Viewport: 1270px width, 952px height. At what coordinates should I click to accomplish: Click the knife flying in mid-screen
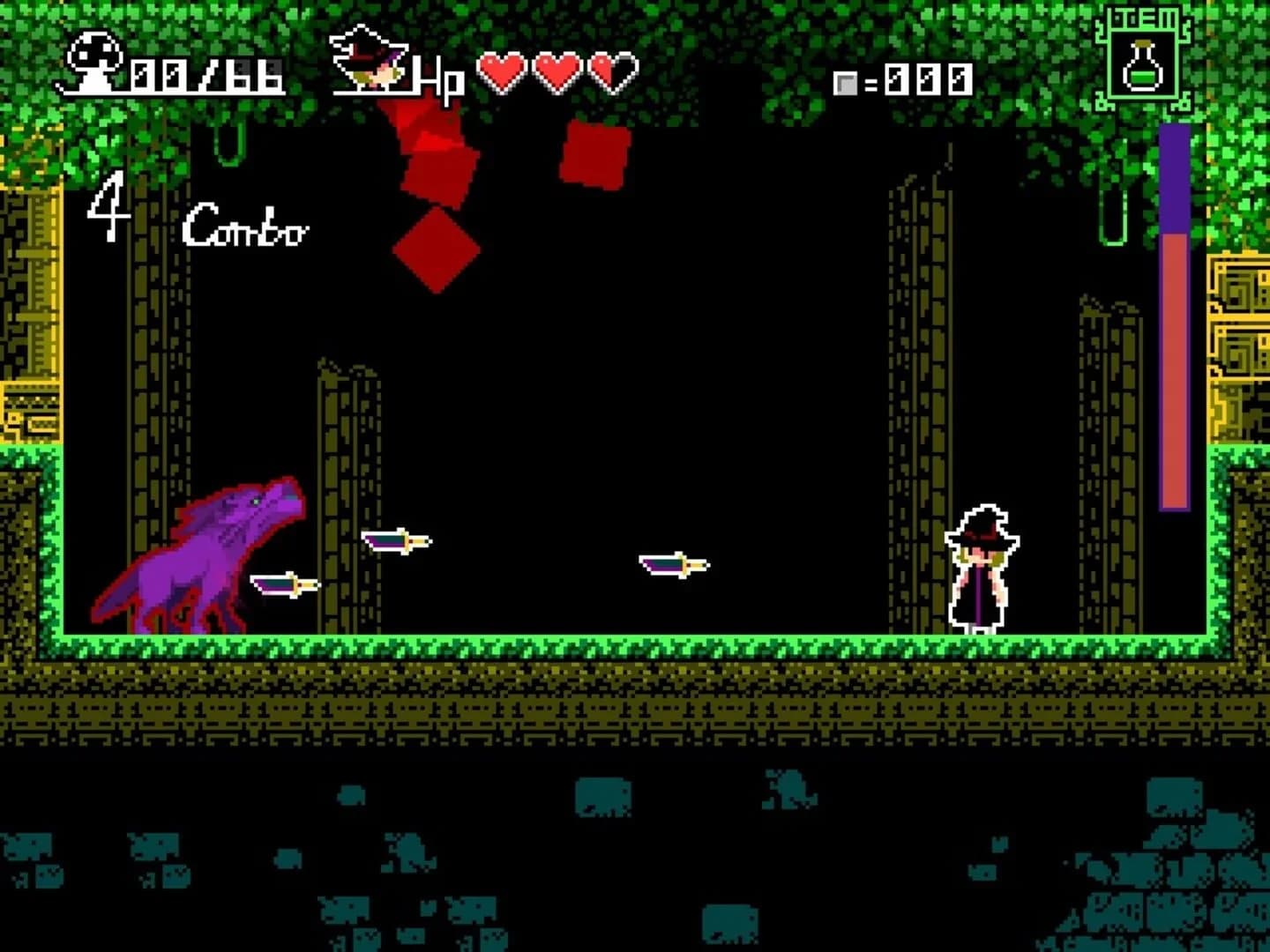click(x=675, y=562)
